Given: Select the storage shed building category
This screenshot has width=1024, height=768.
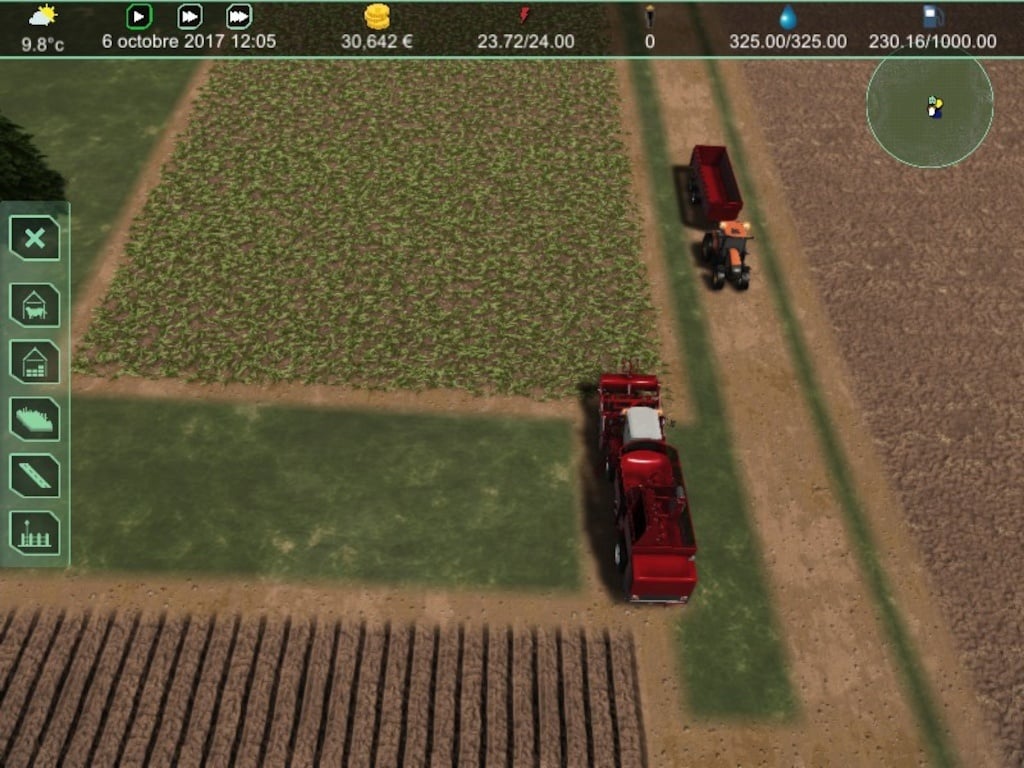Looking at the screenshot, I should [35, 361].
